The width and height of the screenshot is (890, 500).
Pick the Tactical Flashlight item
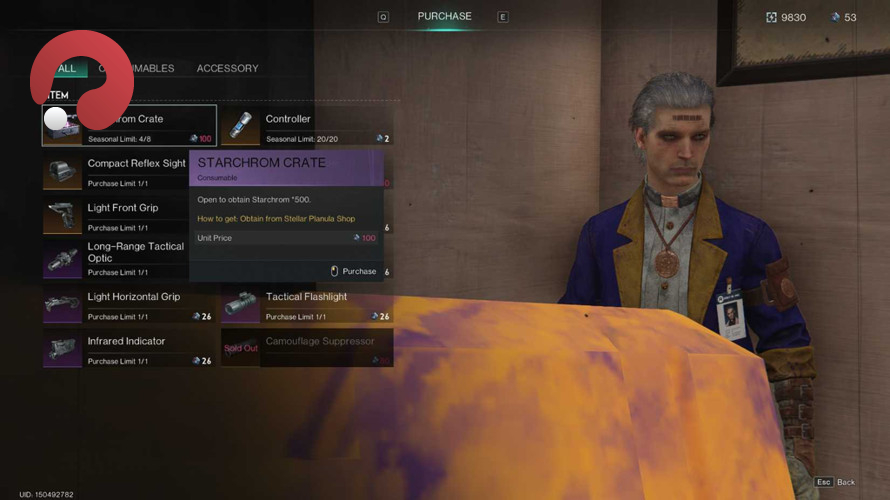(x=306, y=303)
